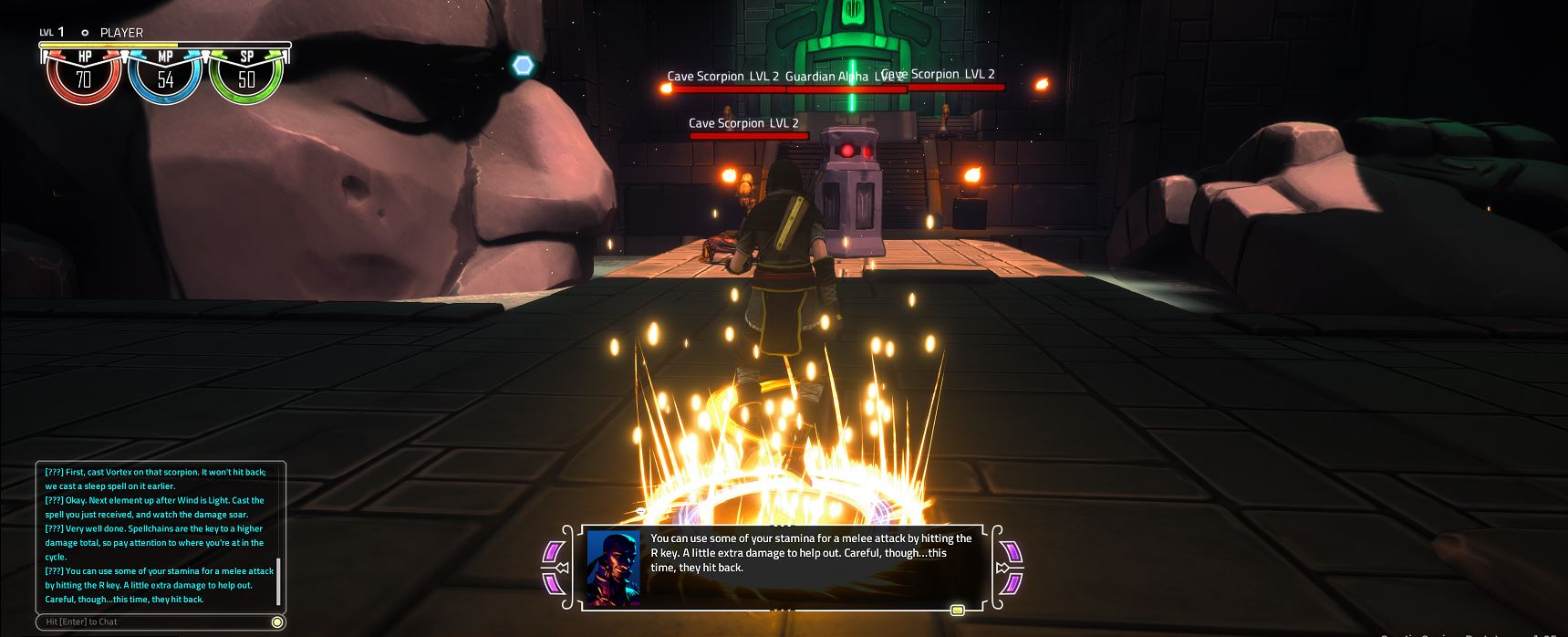Image resolution: width=1568 pixels, height=637 pixels.
Task: Click the yellow circle button in chat bar
Action: click(x=277, y=621)
